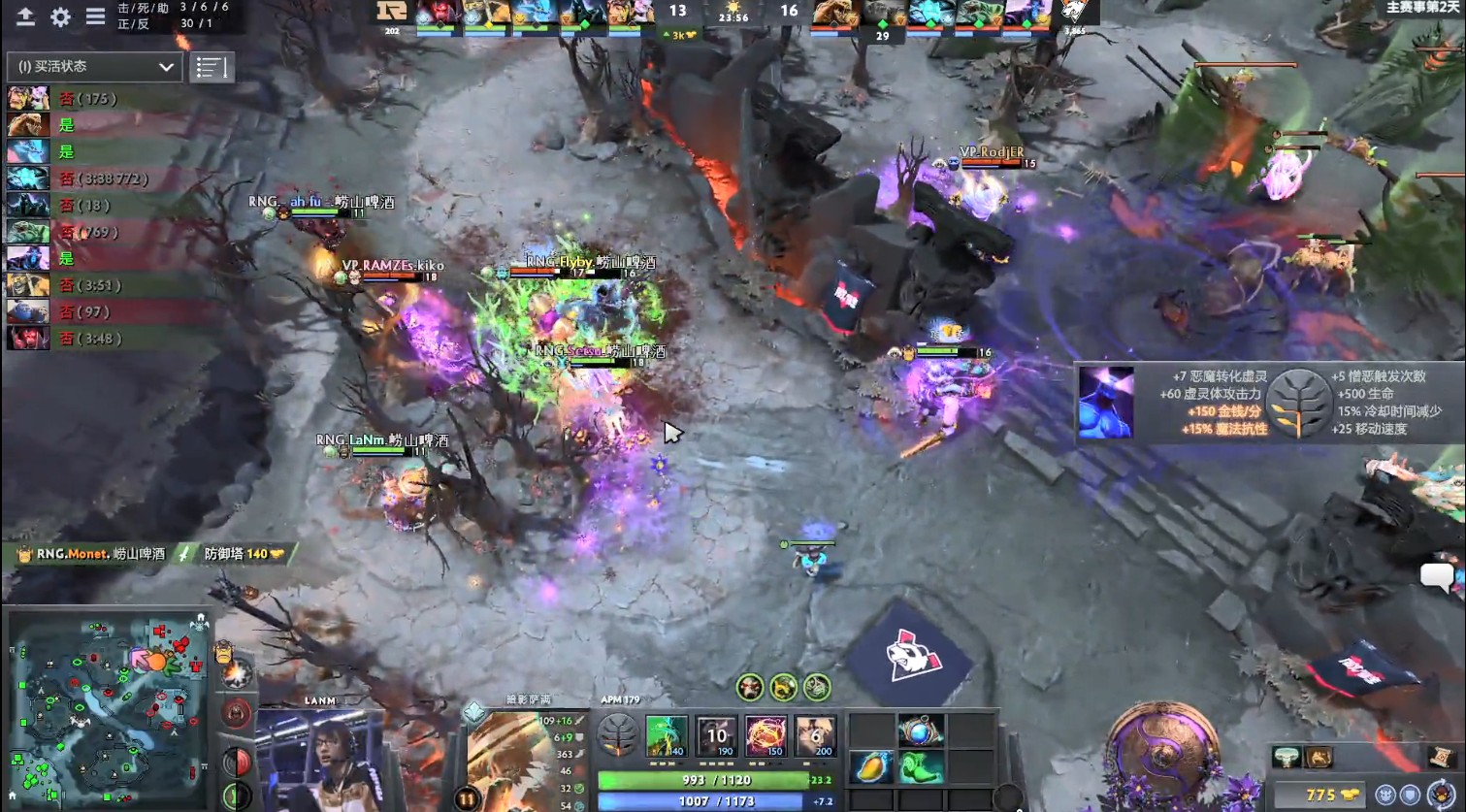This screenshot has width=1466, height=812.
Task: Open the combat stats list icon beside buyback dropdown
Action: [212, 67]
